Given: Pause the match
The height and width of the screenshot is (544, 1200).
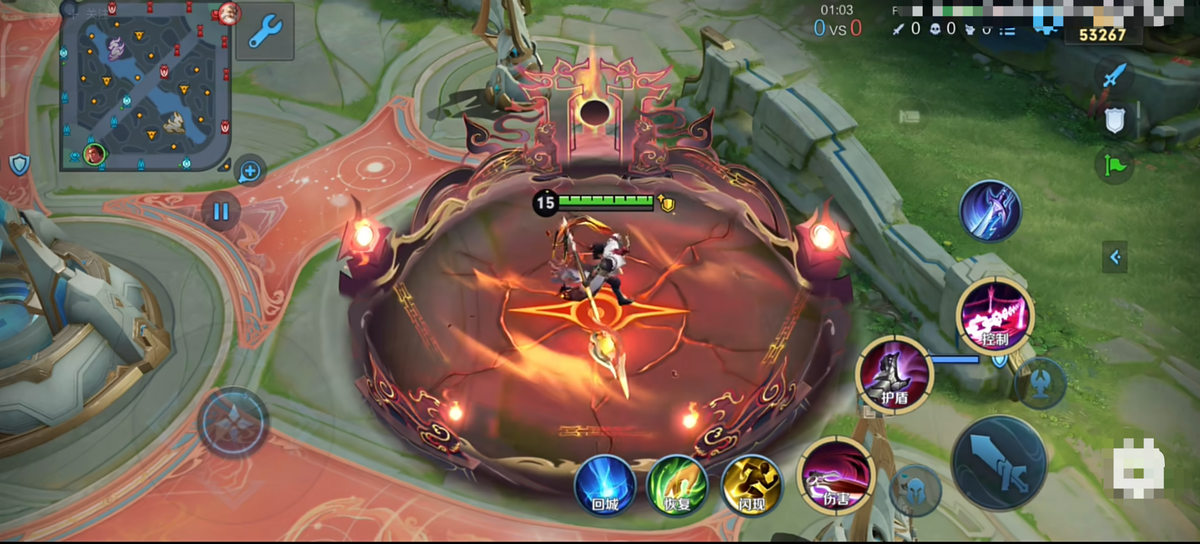Looking at the screenshot, I should coord(221,211).
